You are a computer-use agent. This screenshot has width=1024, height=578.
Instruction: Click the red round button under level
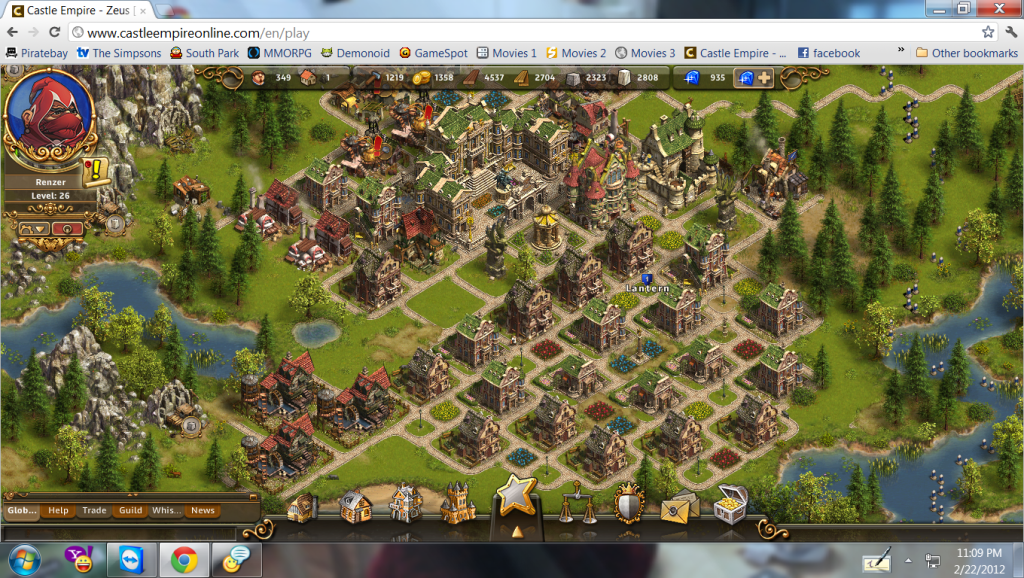pyautogui.click(x=66, y=228)
